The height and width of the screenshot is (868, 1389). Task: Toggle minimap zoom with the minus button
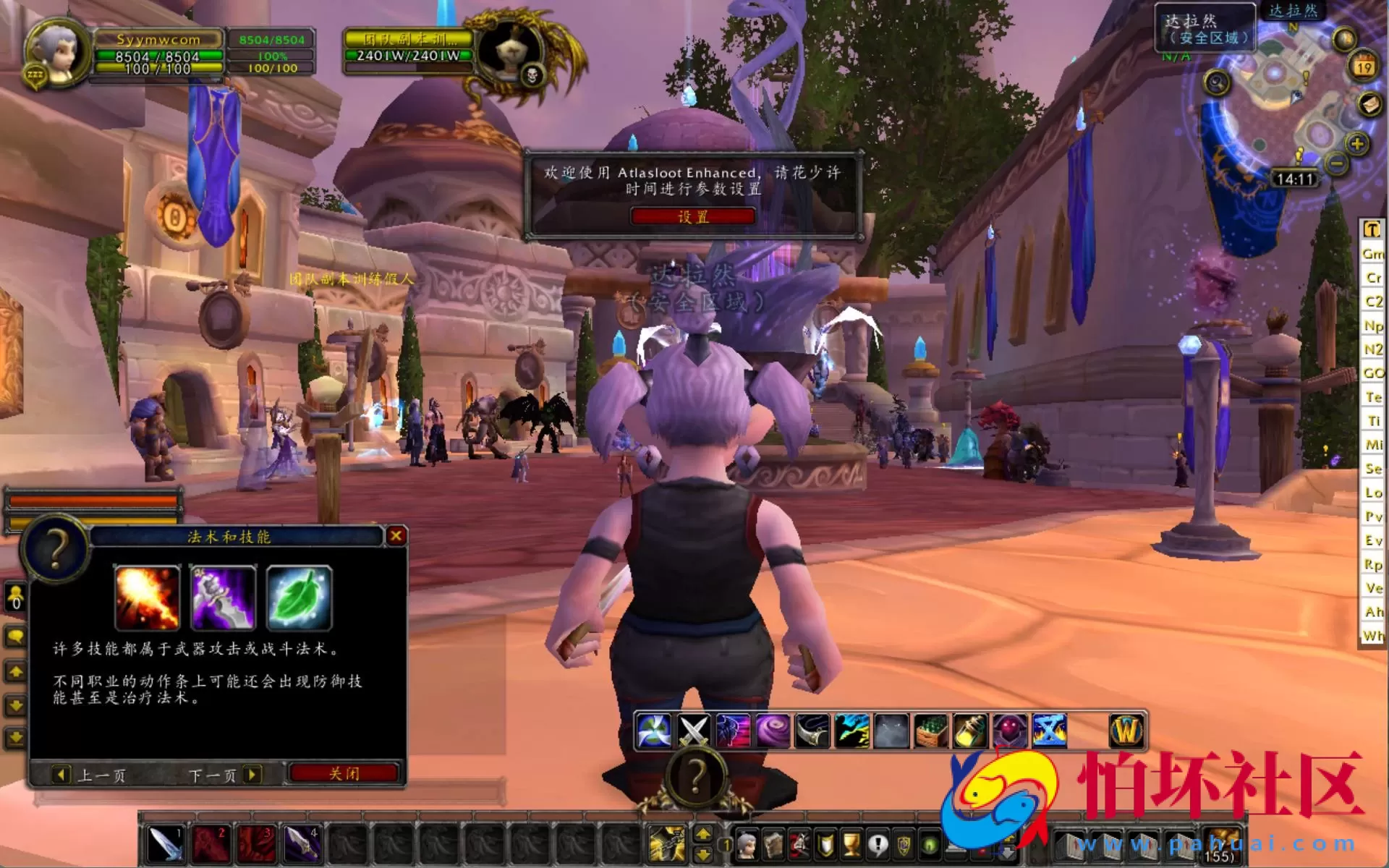(x=1336, y=163)
